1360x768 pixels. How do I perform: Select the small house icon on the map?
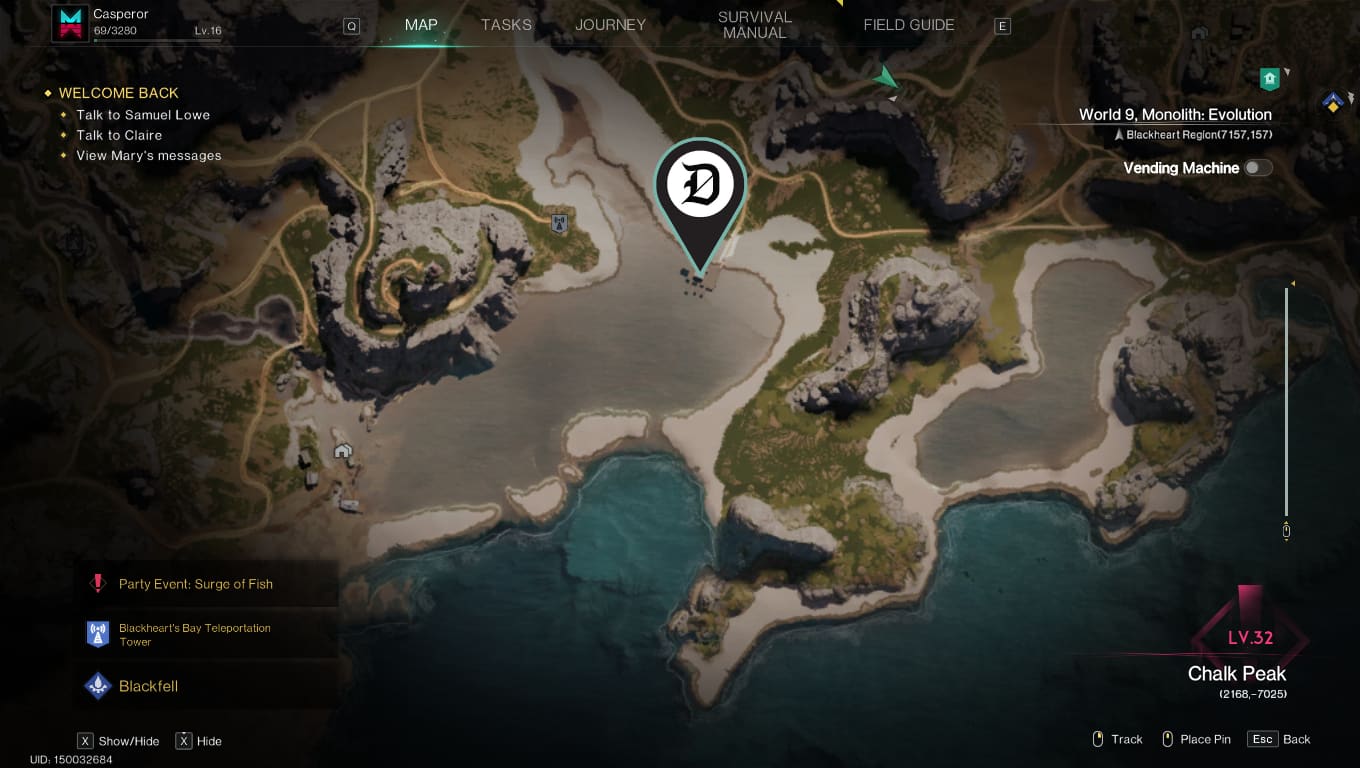coord(343,452)
